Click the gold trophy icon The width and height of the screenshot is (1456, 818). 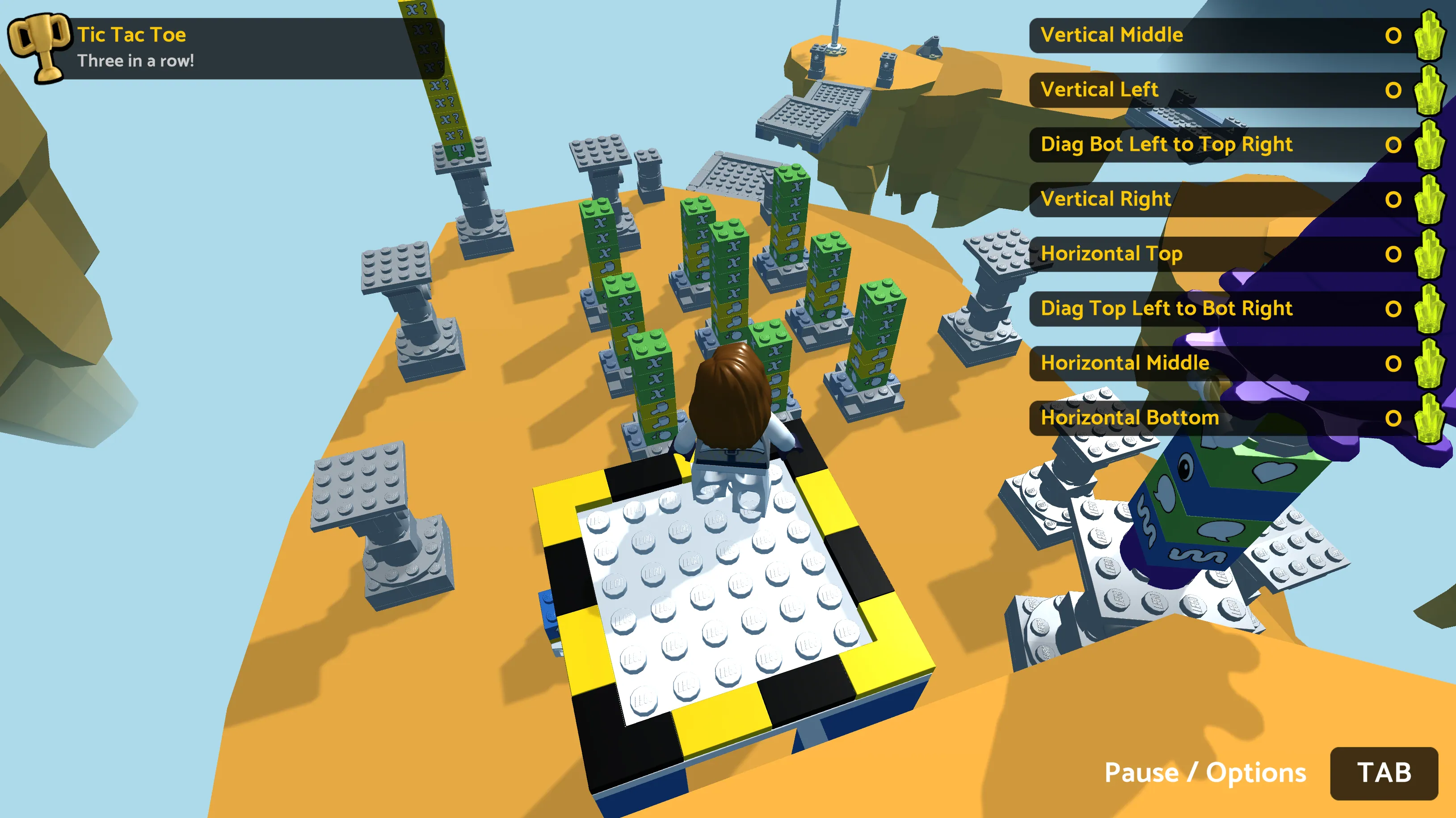[x=38, y=47]
